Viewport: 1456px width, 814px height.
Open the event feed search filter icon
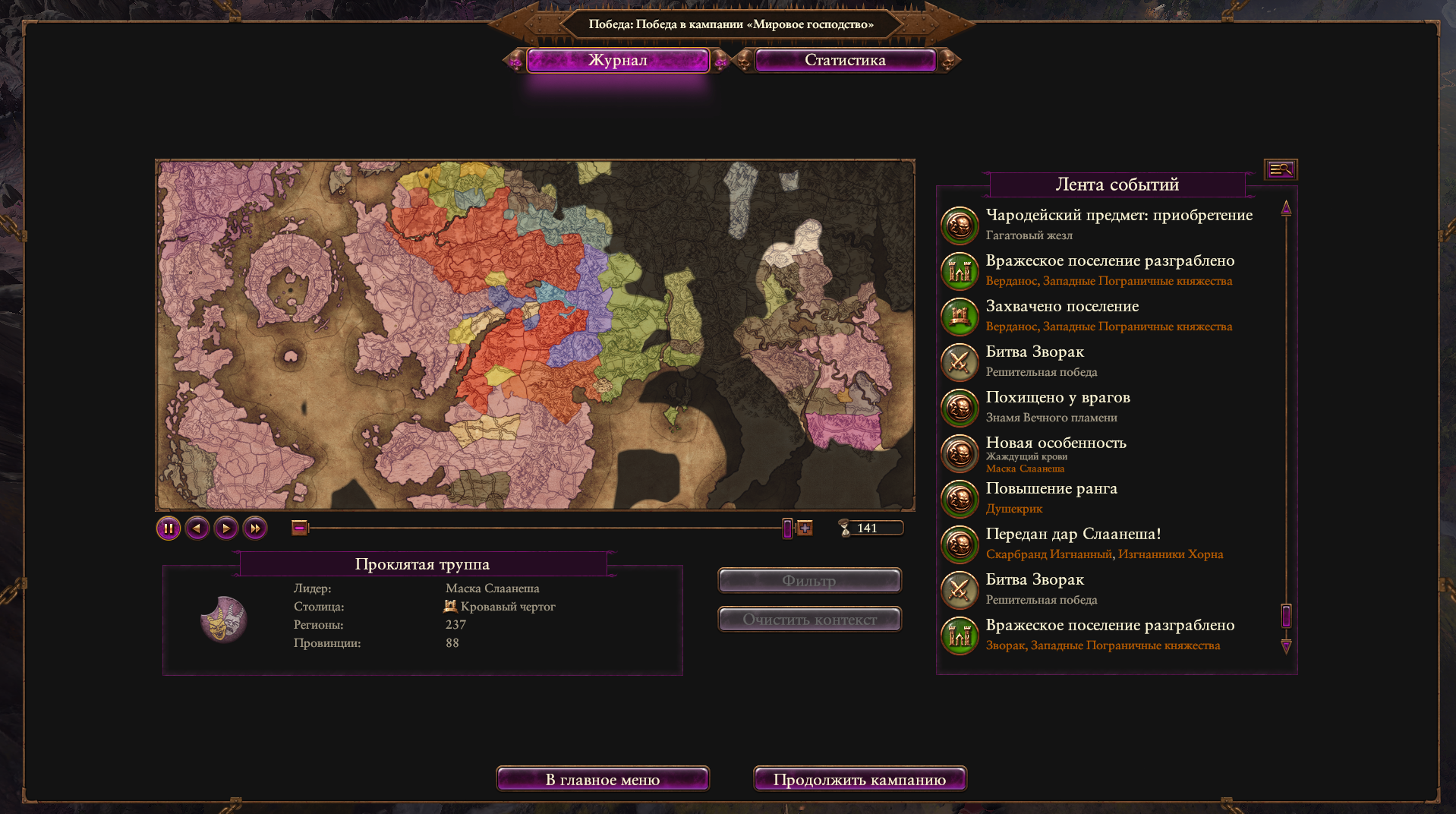click(1281, 169)
